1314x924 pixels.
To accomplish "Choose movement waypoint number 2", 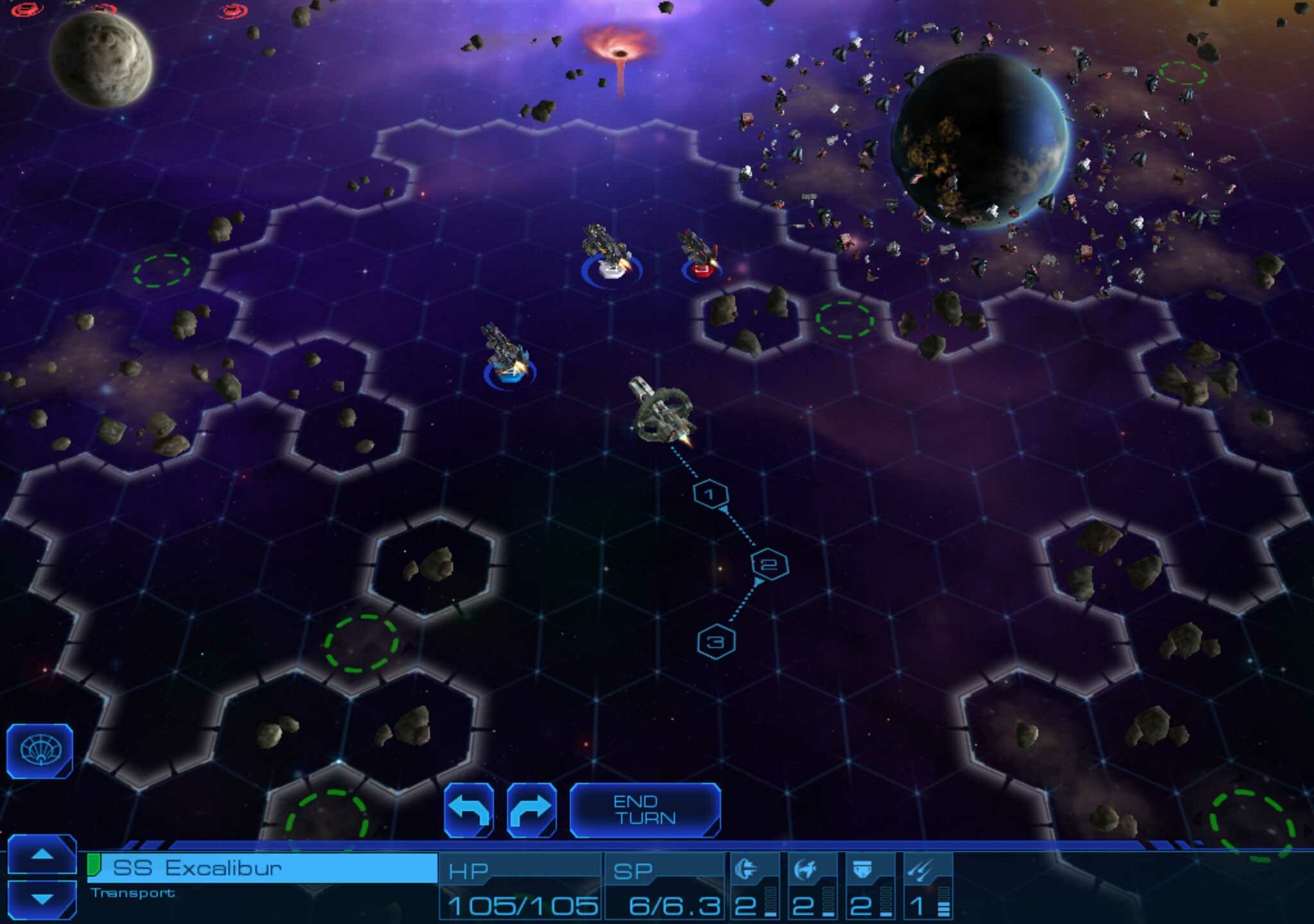I will pos(769,565).
